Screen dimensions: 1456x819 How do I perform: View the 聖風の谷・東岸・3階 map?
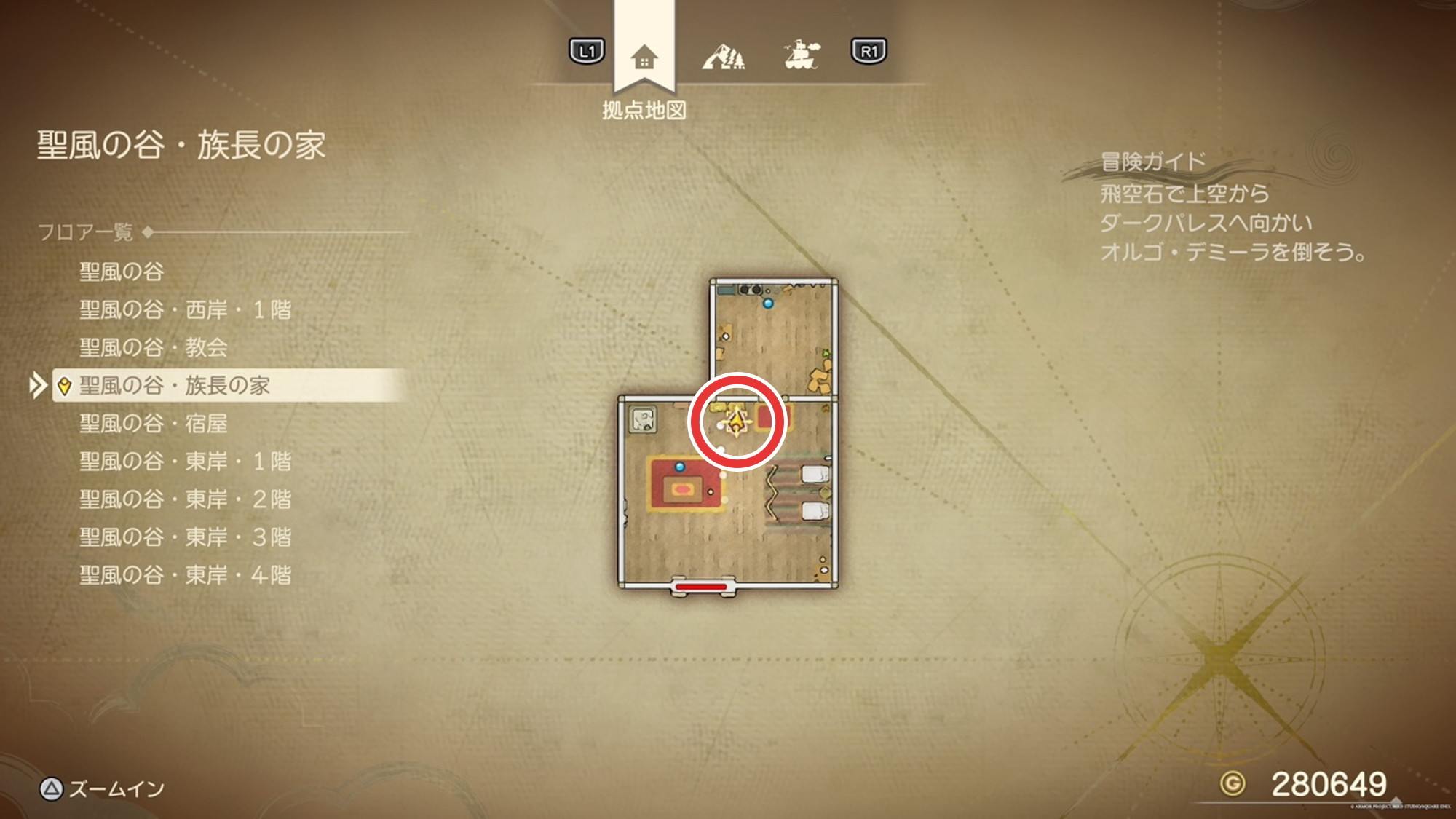[185, 537]
